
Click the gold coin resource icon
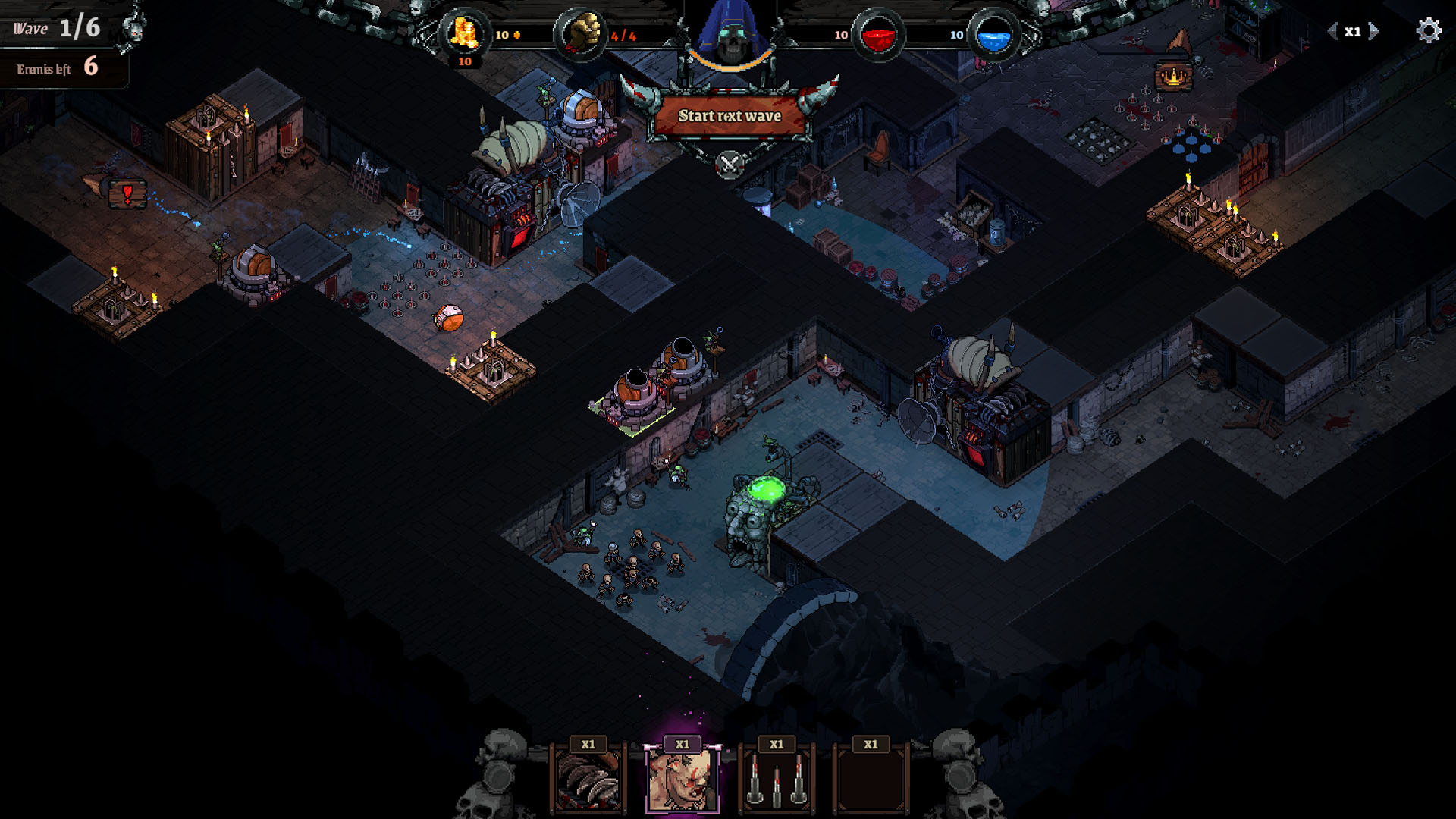465,33
